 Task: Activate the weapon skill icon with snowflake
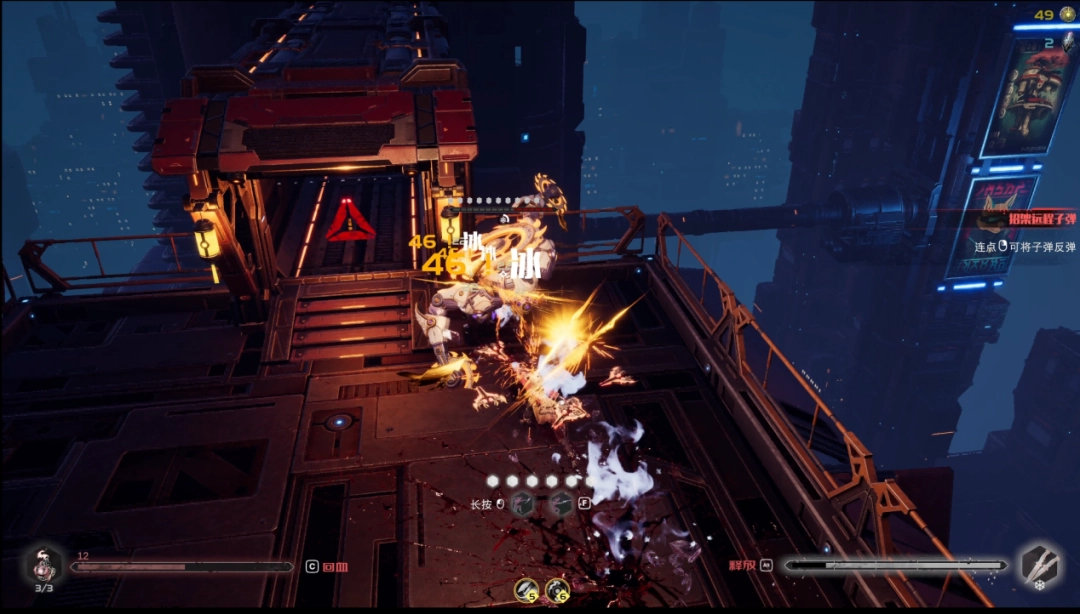coord(1040,565)
